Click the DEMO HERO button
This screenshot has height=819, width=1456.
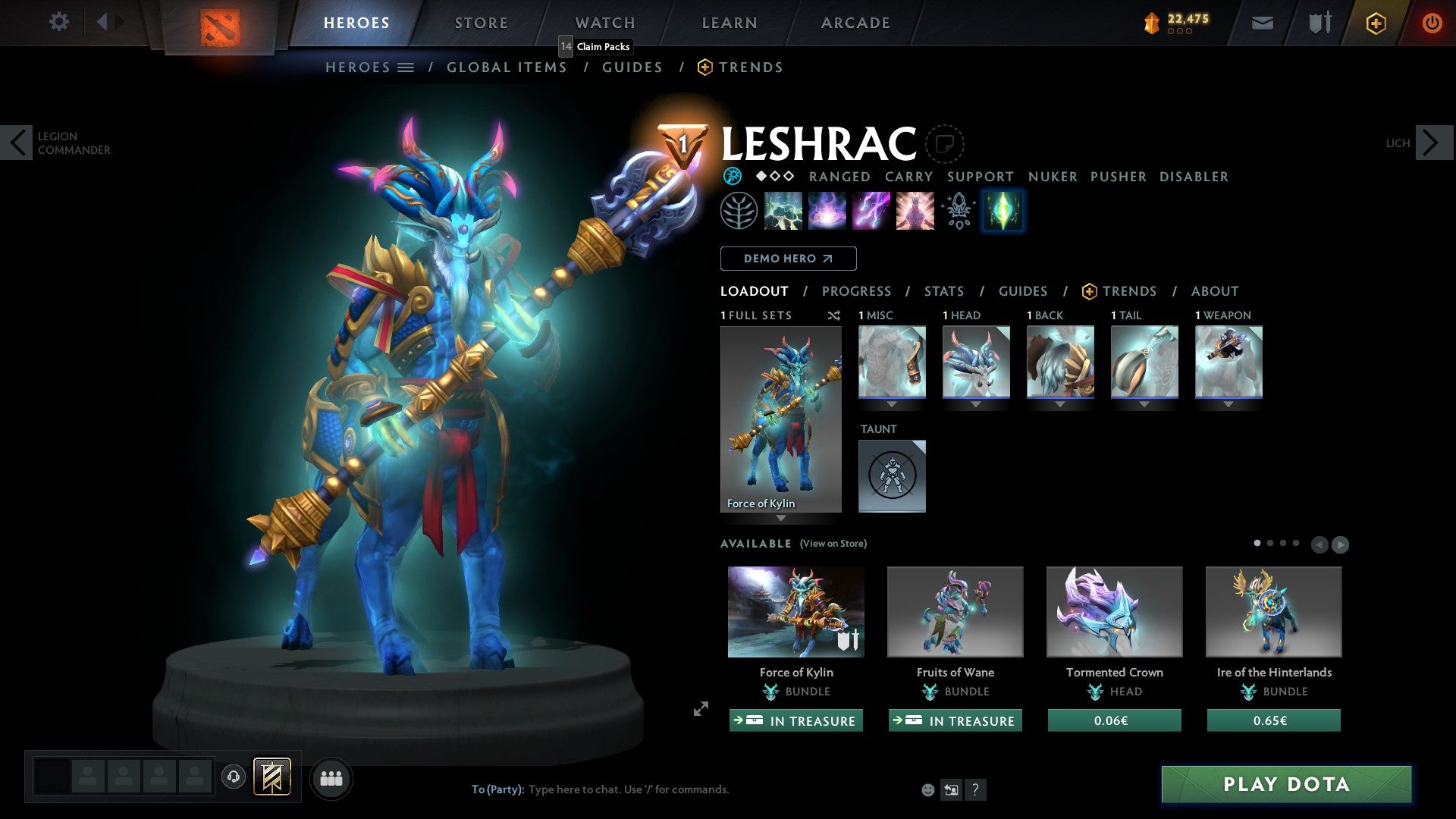788,258
